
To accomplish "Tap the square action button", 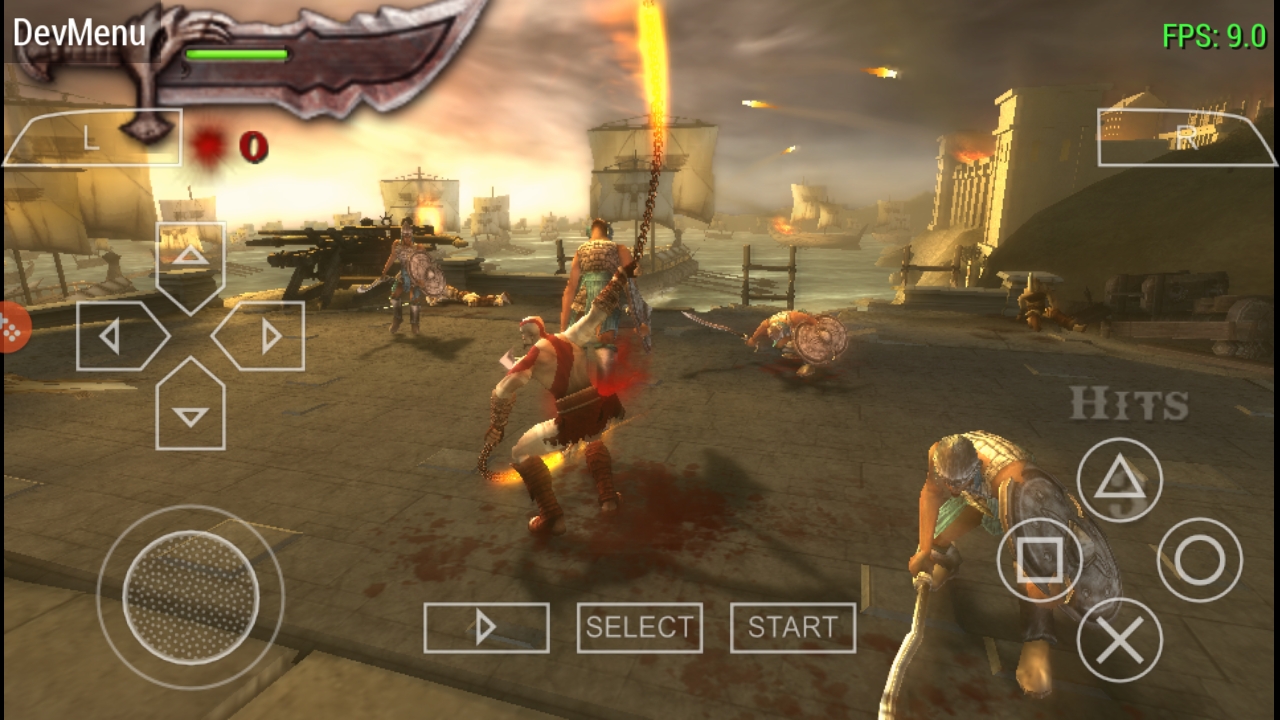I will (1039, 560).
